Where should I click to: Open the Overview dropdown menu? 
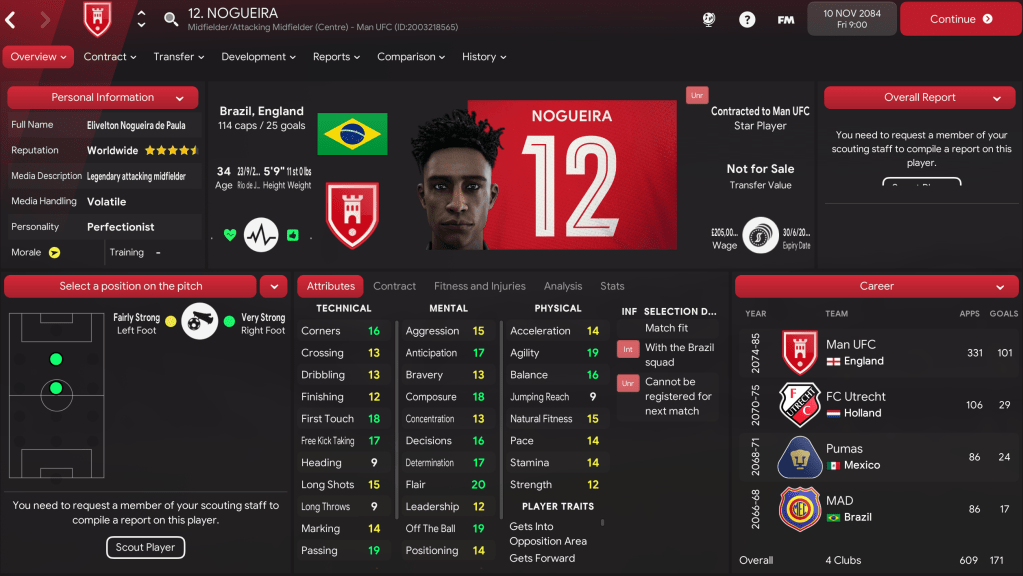39,57
